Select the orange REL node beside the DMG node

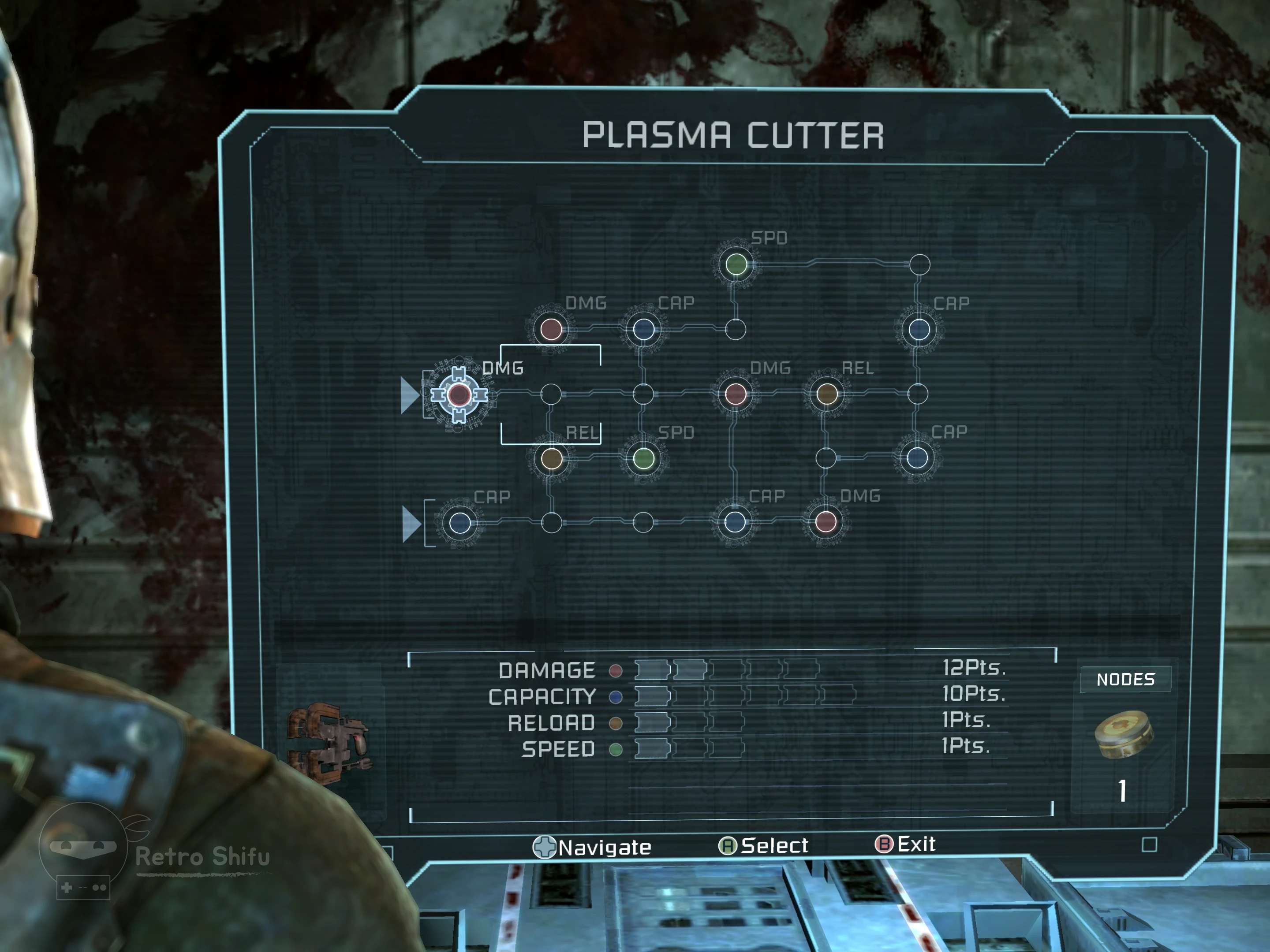827,394
